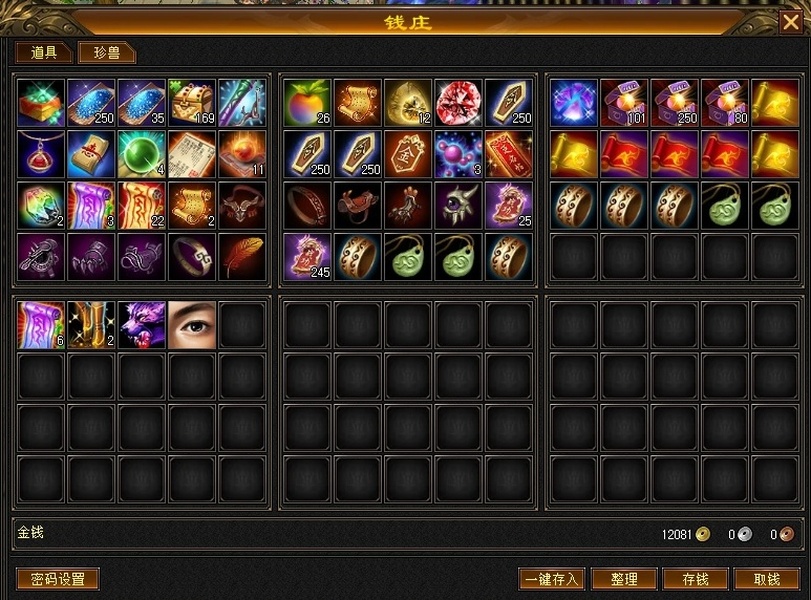Viewport: 811px width, 600px height.
Task: Select the rainbow apple fruit stack
Action: click(308, 103)
